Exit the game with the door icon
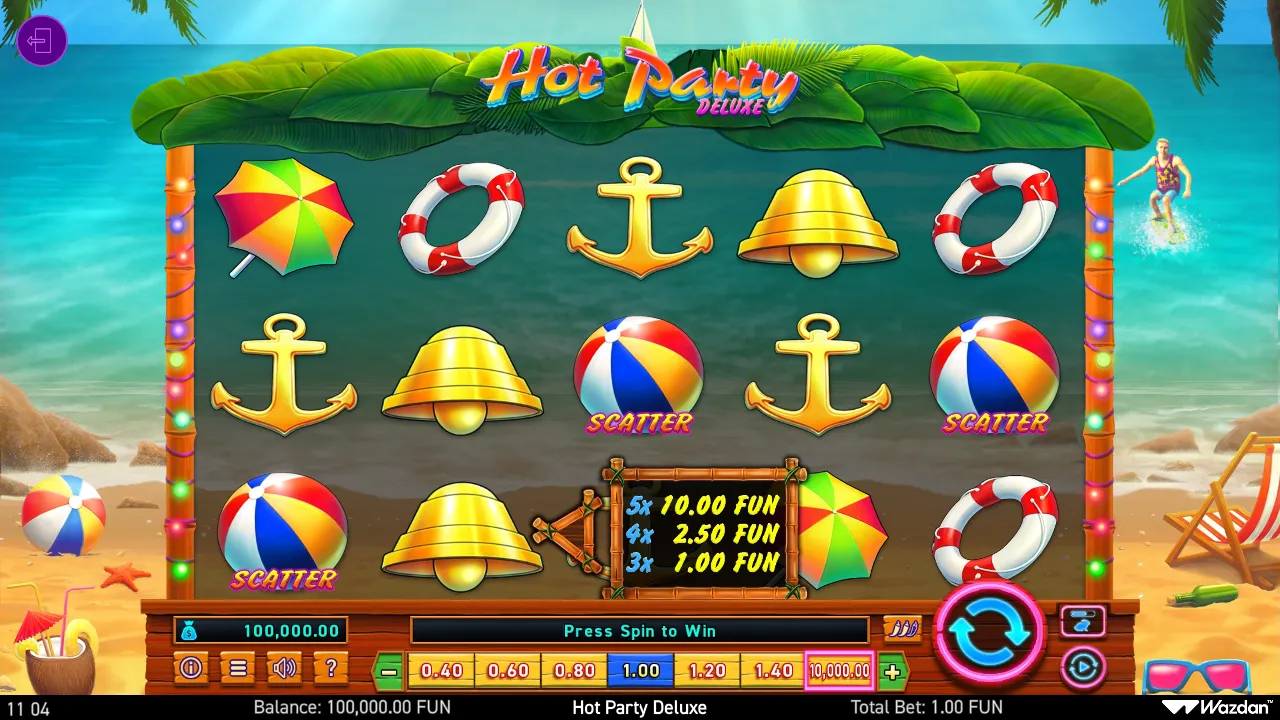This screenshot has height=720, width=1280. tap(42, 40)
